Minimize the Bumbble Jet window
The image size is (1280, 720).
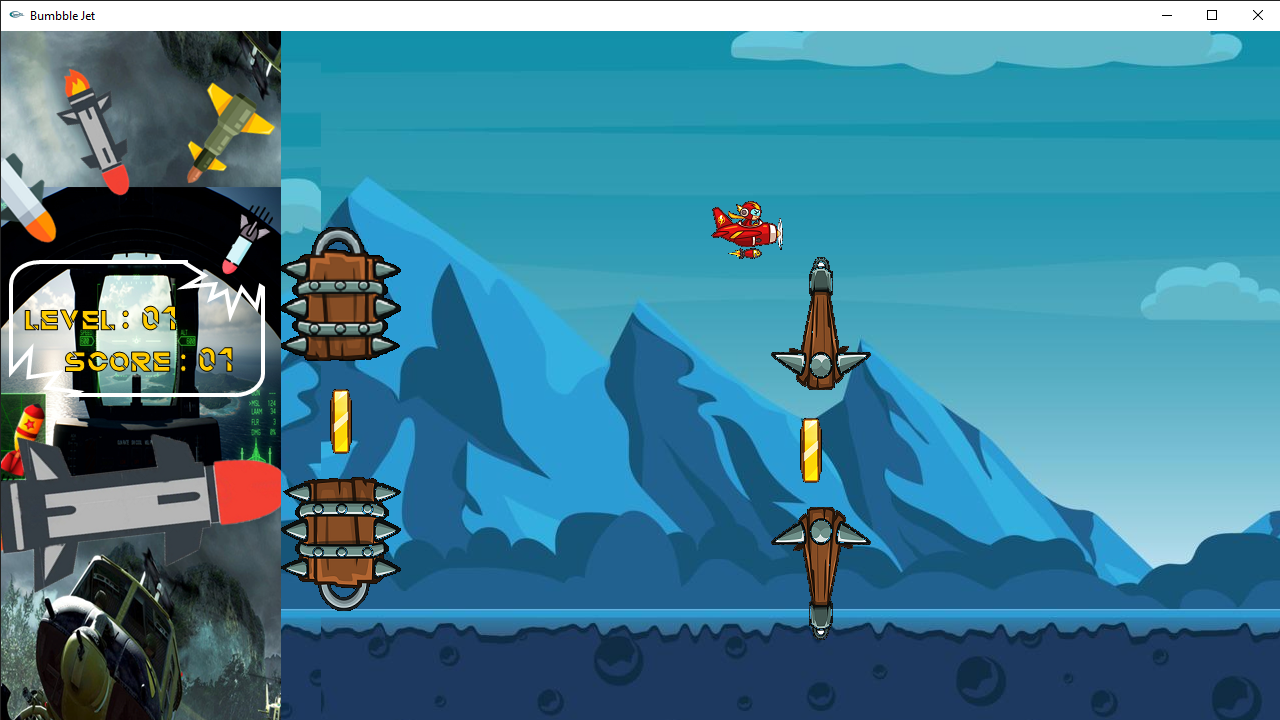pyautogui.click(x=1166, y=15)
